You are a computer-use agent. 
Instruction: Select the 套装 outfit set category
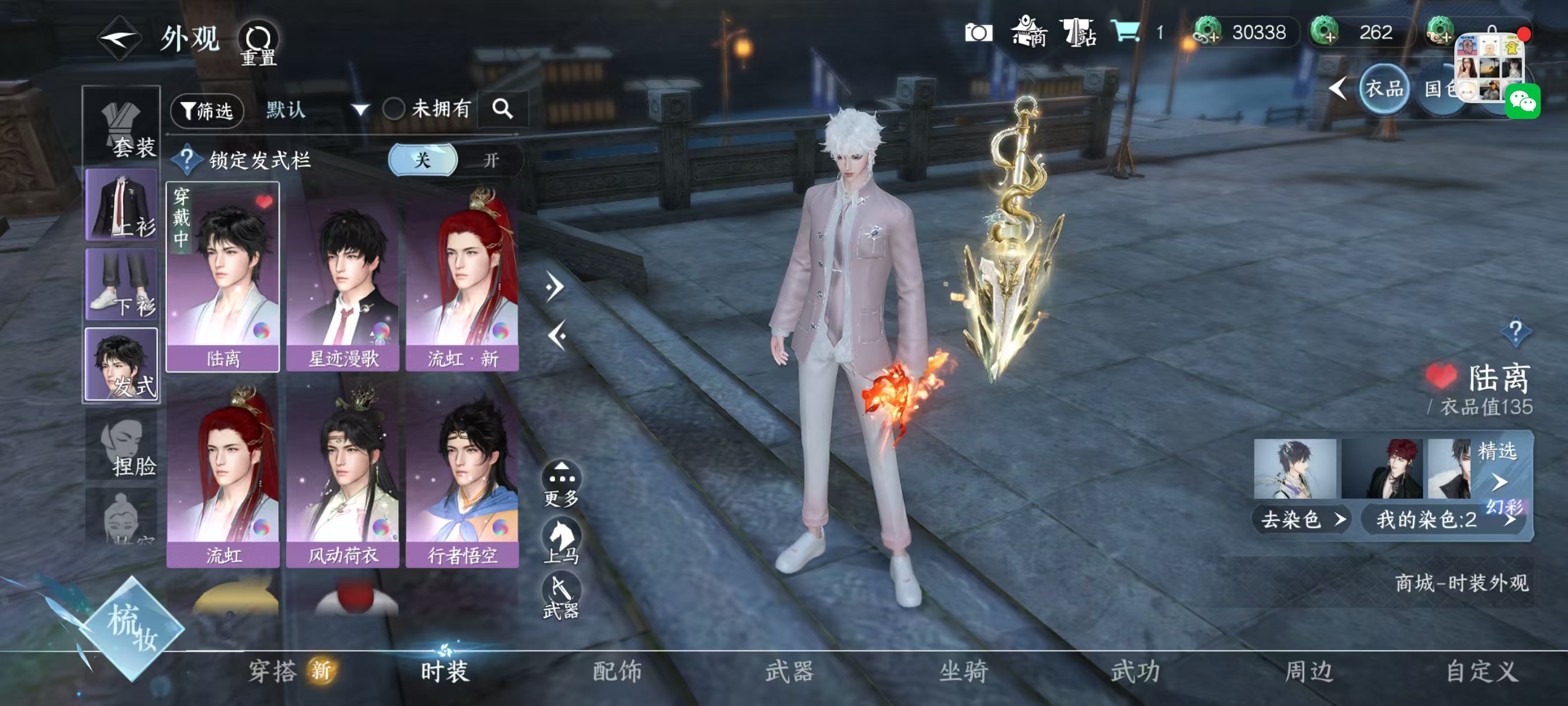tap(122, 127)
